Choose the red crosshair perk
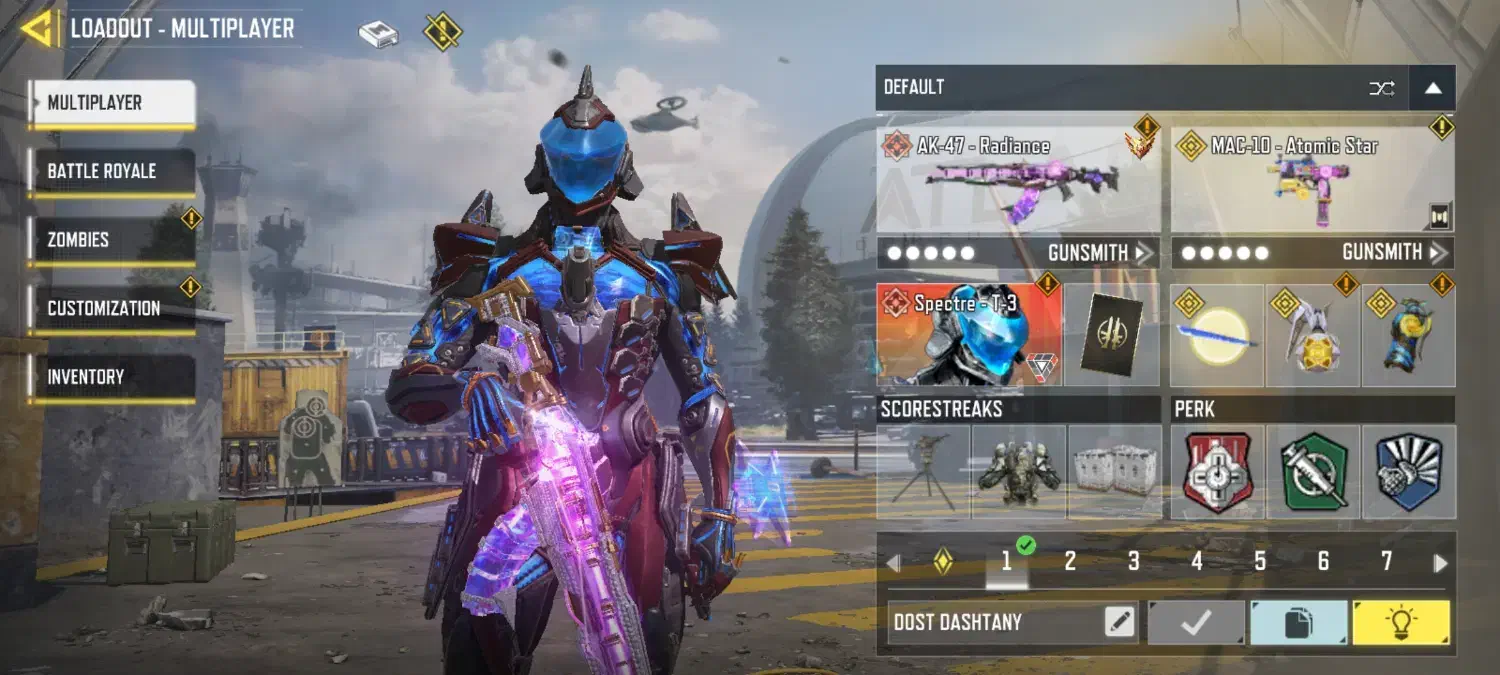The height and width of the screenshot is (675, 1500). [1218, 471]
